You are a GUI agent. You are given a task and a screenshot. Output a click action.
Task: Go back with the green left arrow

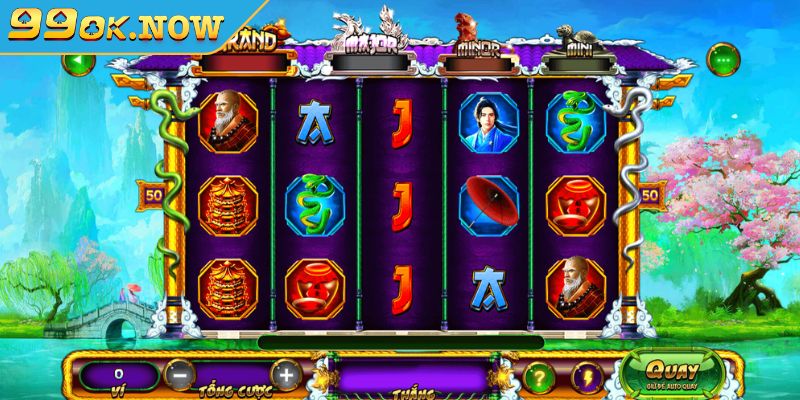77,61
